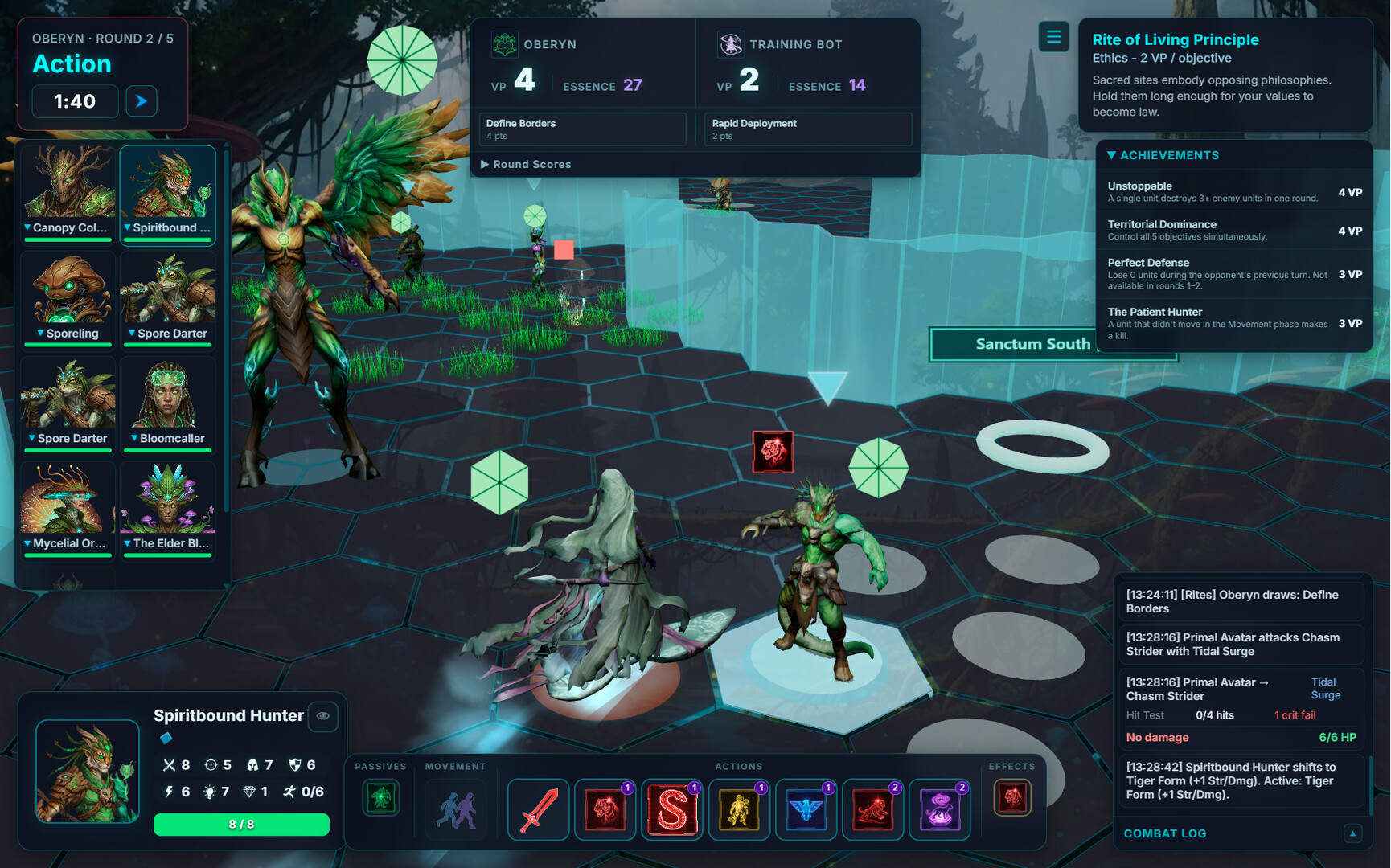Collapse the Combat Log with the arrow
Image resolution: width=1391 pixels, height=868 pixels.
(1352, 833)
